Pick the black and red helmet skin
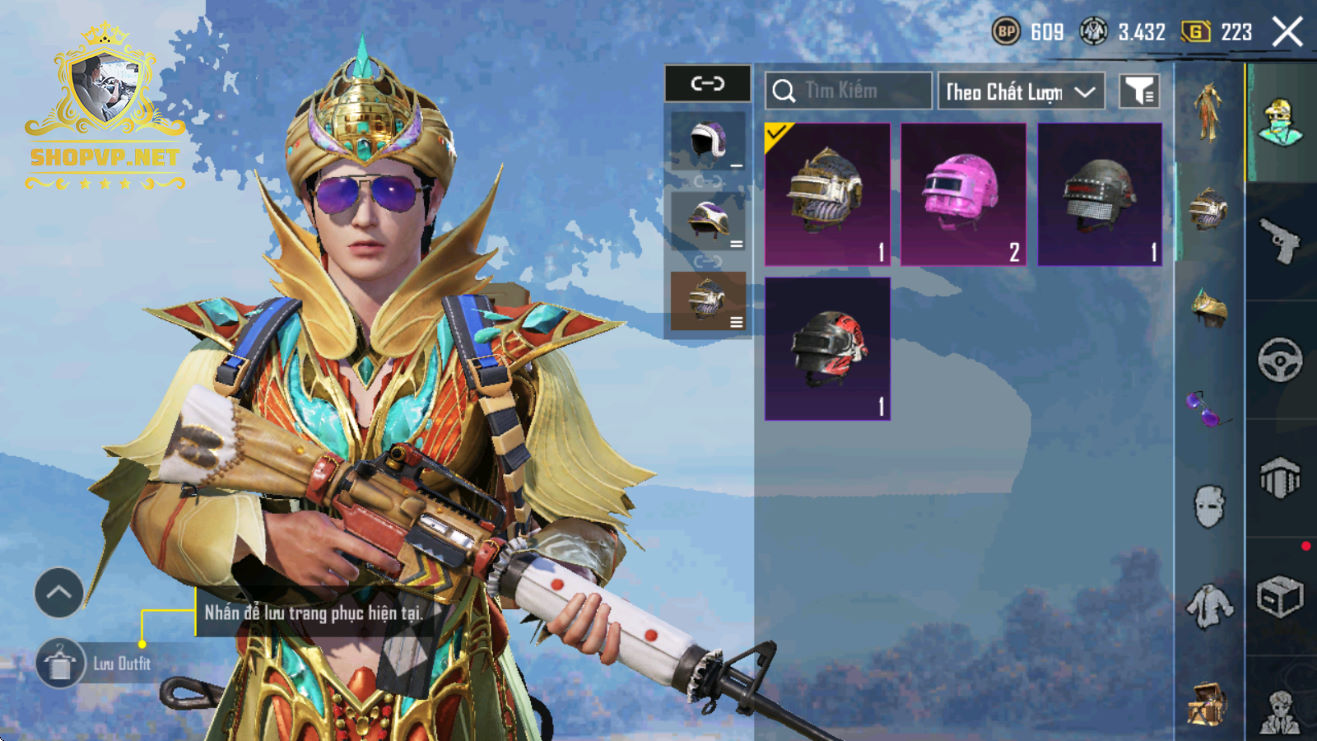Screen dimensions: 1317x741 click(827, 349)
